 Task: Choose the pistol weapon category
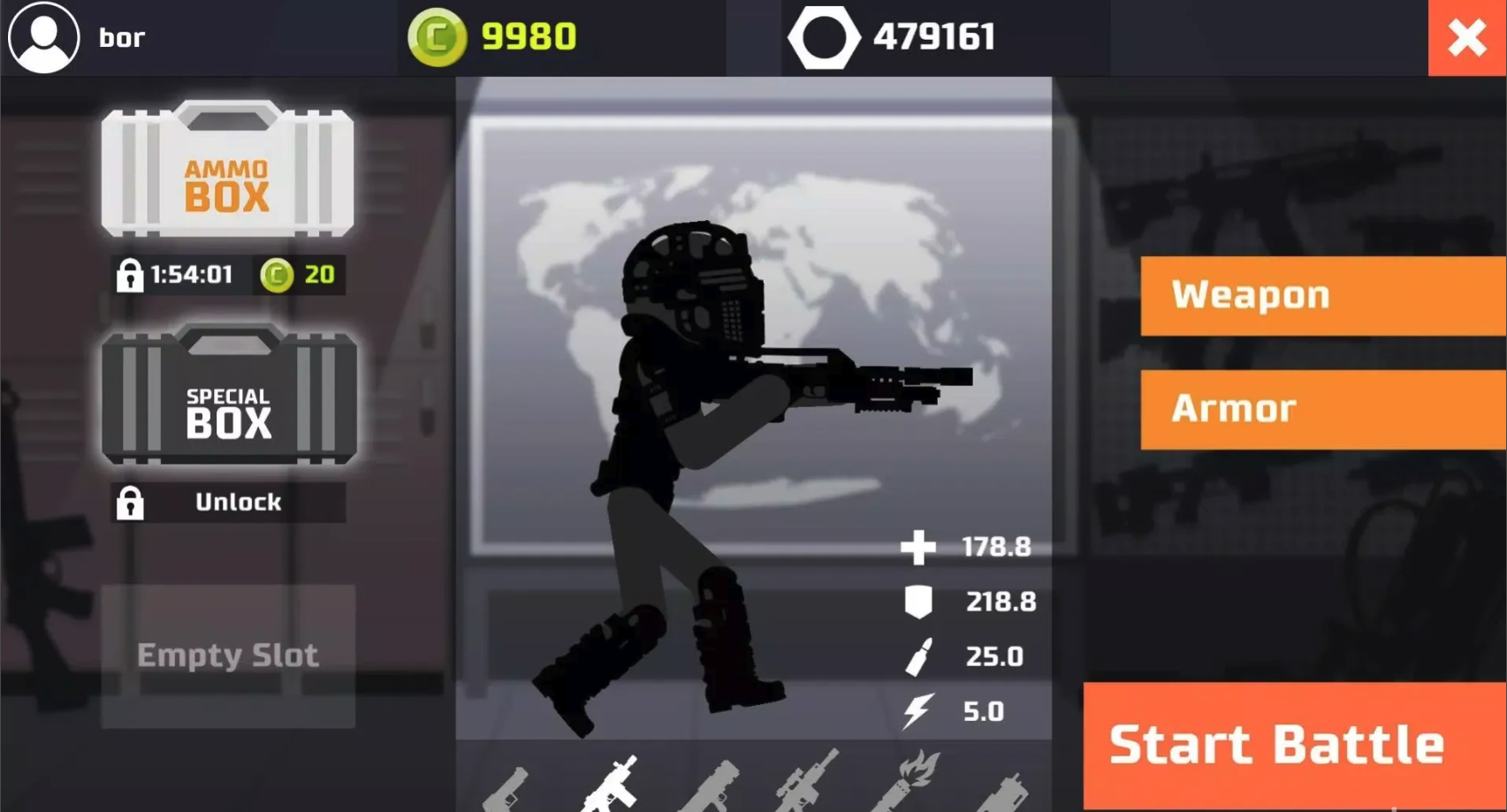click(507, 788)
